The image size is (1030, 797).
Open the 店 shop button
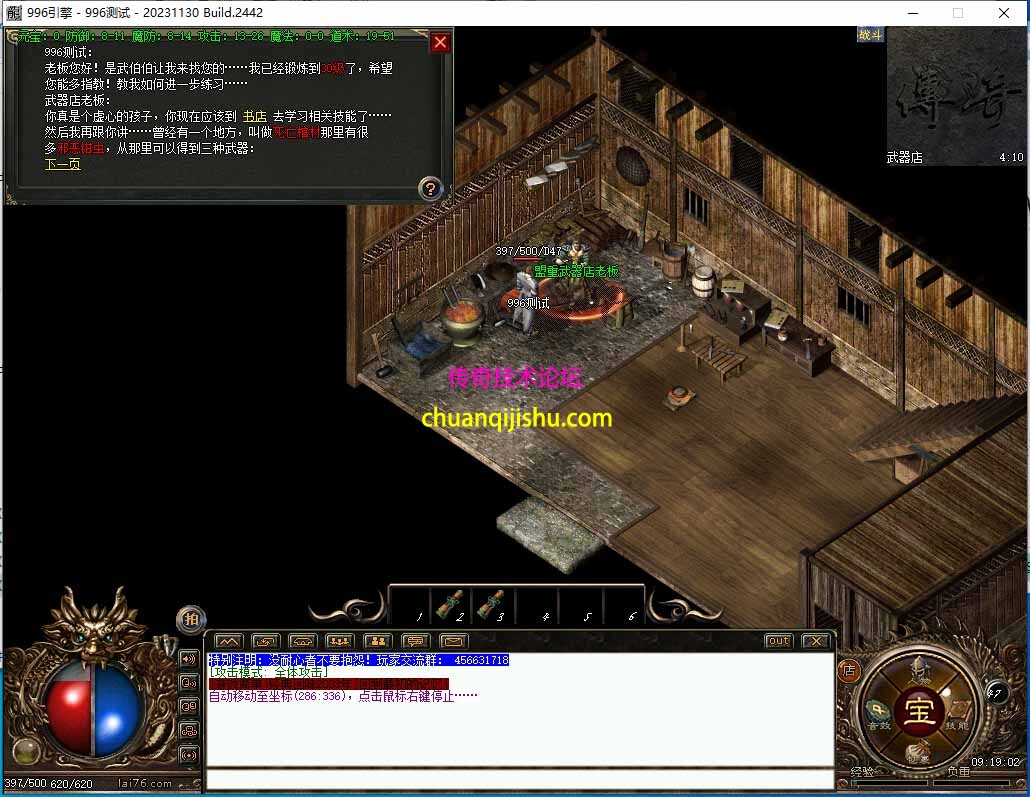[x=849, y=670]
